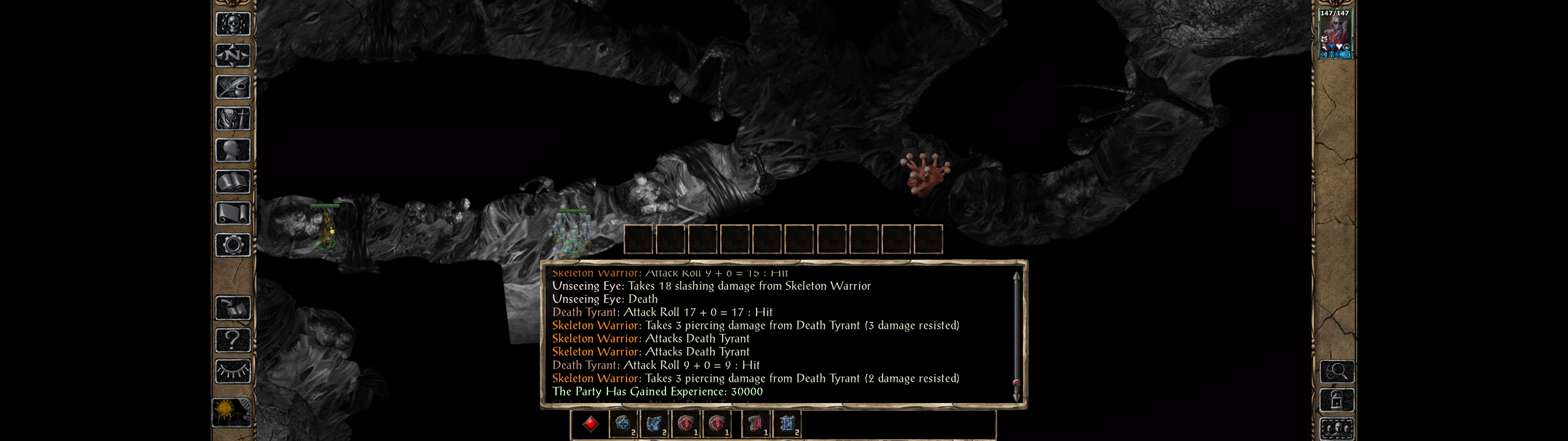The height and width of the screenshot is (441, 1568).
Task: Cast the blue cross spell
Action: click(x=622, y=424)
